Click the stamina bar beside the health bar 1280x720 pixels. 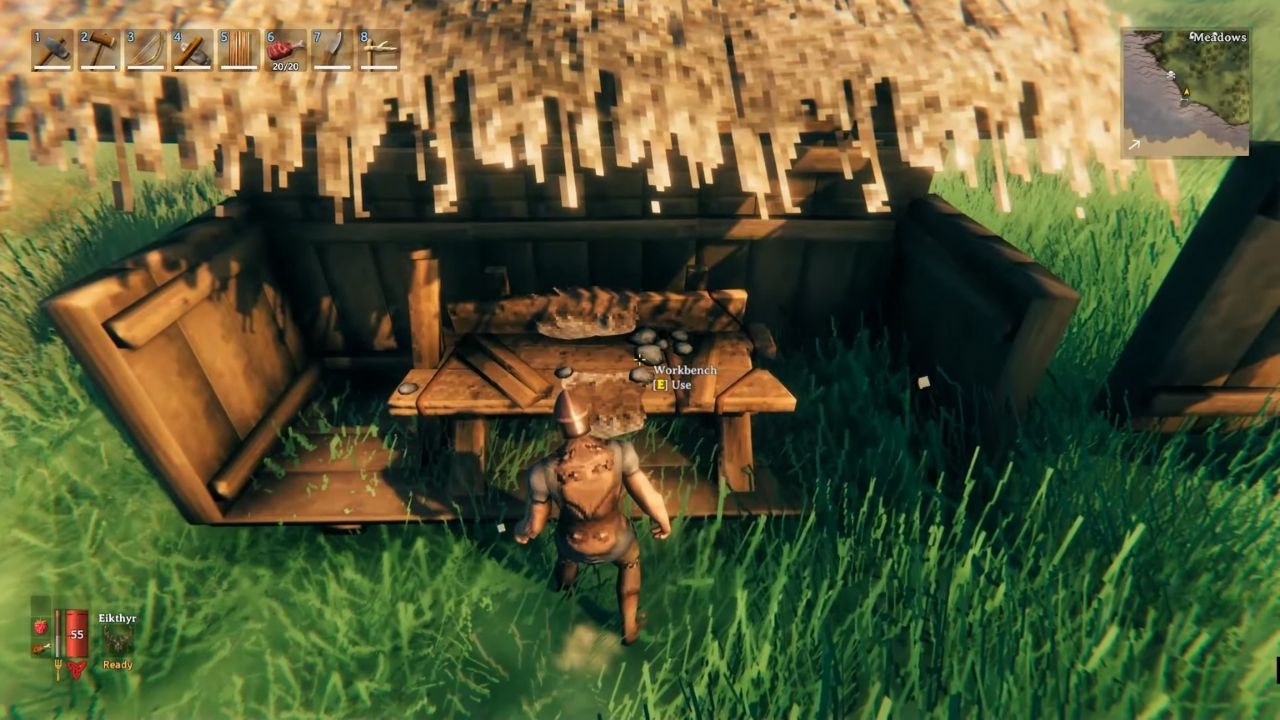pyautogui.click(x=58, y=633)
